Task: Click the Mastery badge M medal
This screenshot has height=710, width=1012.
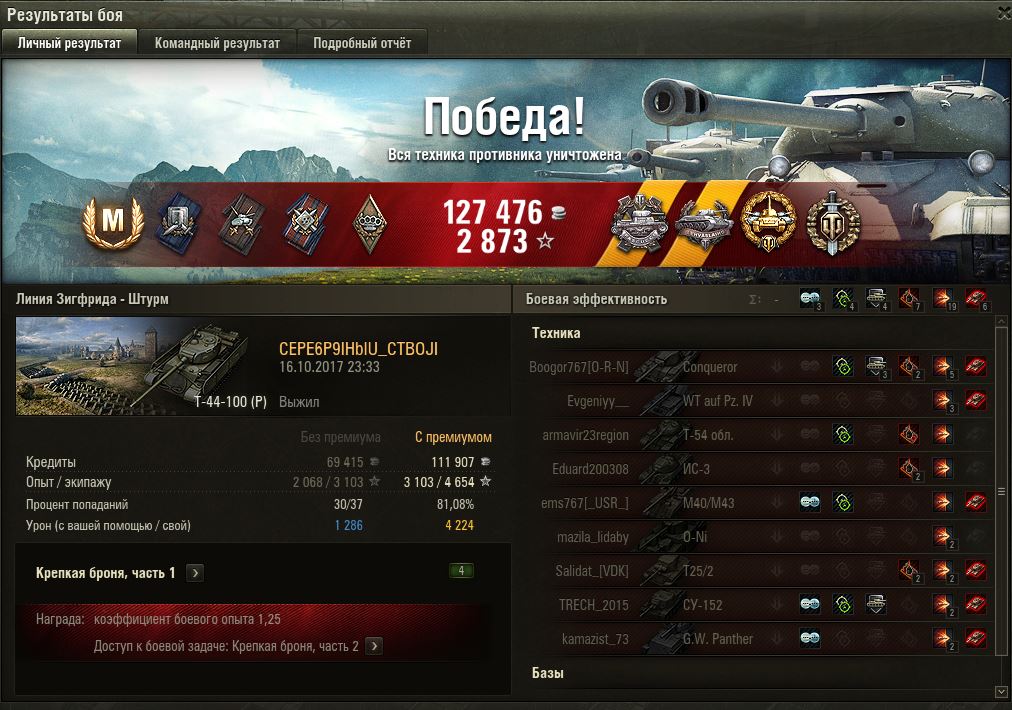Action: pyautogui.click(x=111, y=221)
